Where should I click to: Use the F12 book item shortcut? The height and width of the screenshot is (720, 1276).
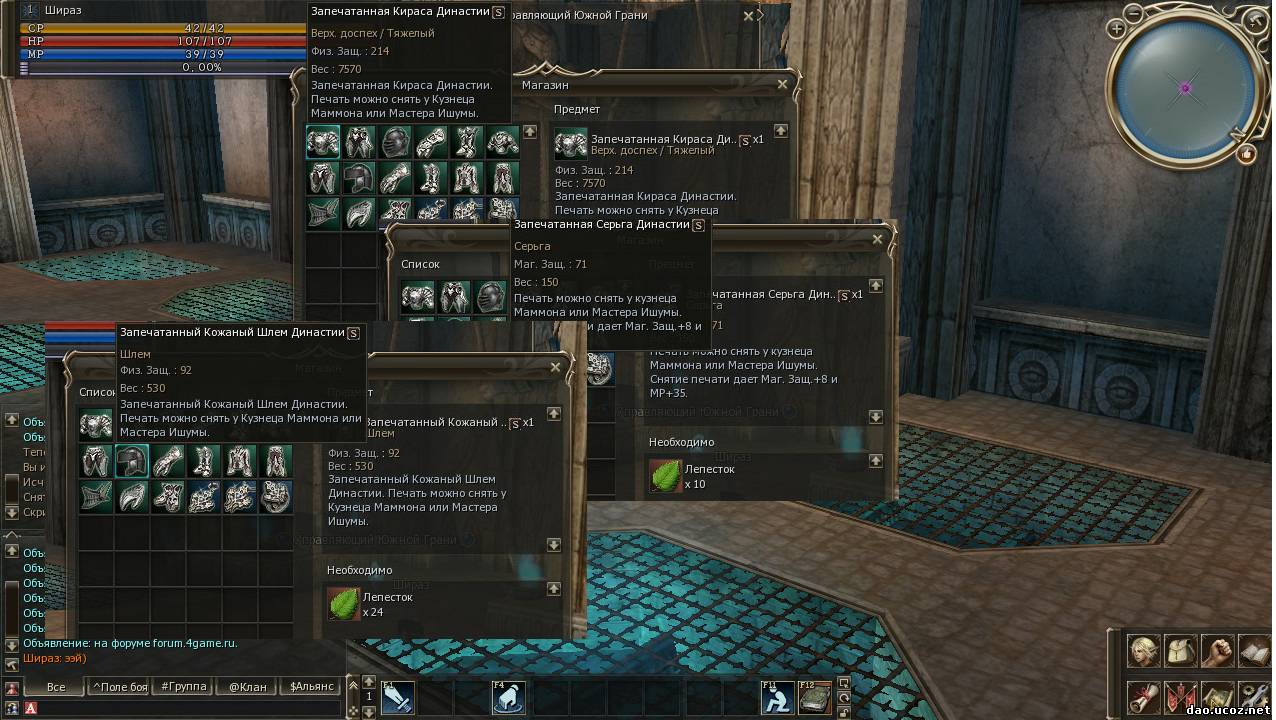(x=814, y=697)
